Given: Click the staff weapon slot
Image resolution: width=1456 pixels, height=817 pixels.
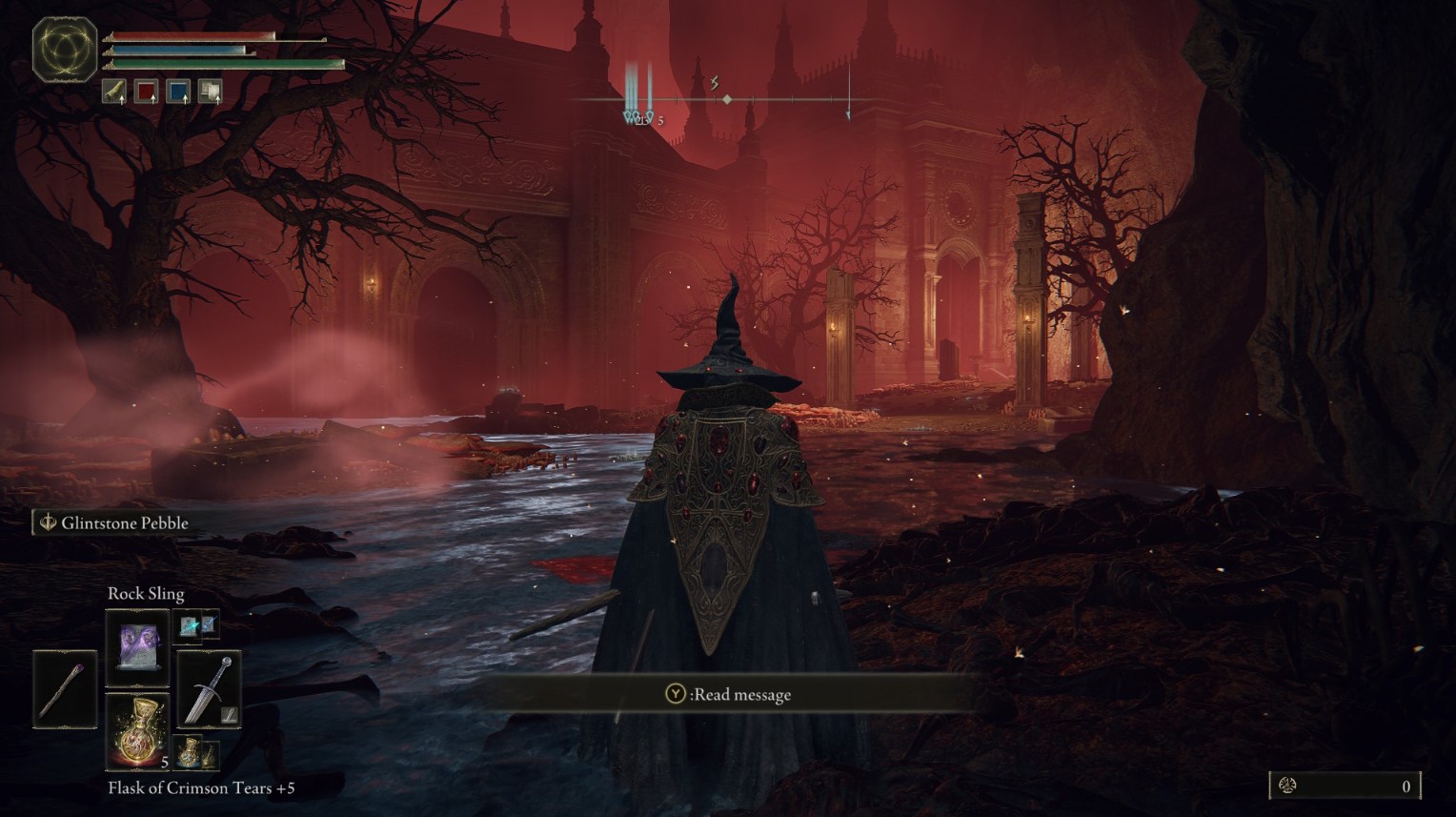Looking at the screenshot, I should click(65, 687).
